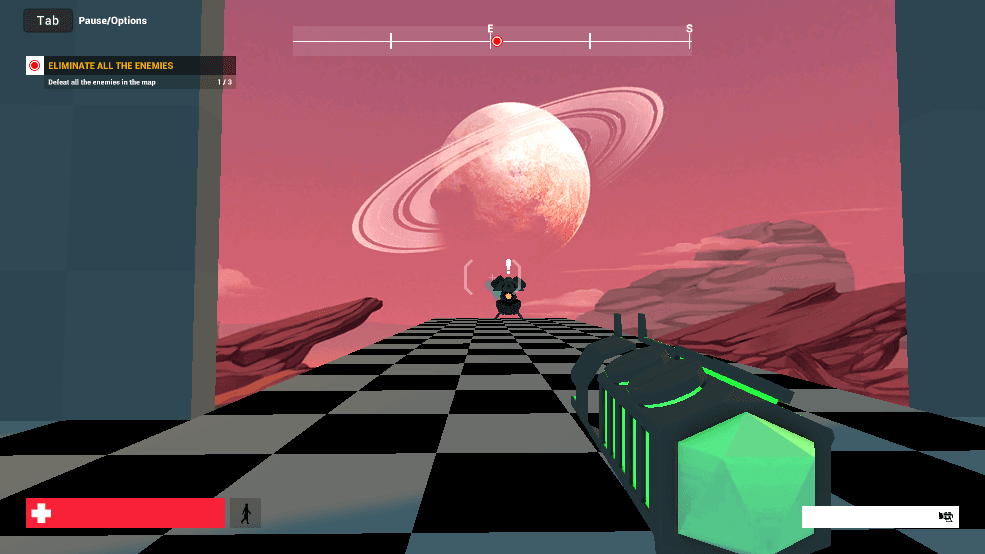Click the standing figure stance icon
Screen dimensions: 985x554
pos(245,513)
